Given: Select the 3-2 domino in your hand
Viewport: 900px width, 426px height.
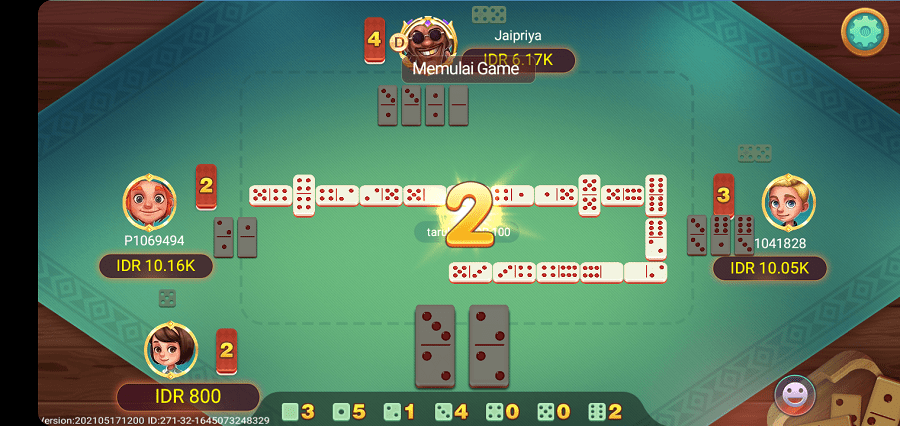Looking at the screenshot, I should tap(435, 345).
